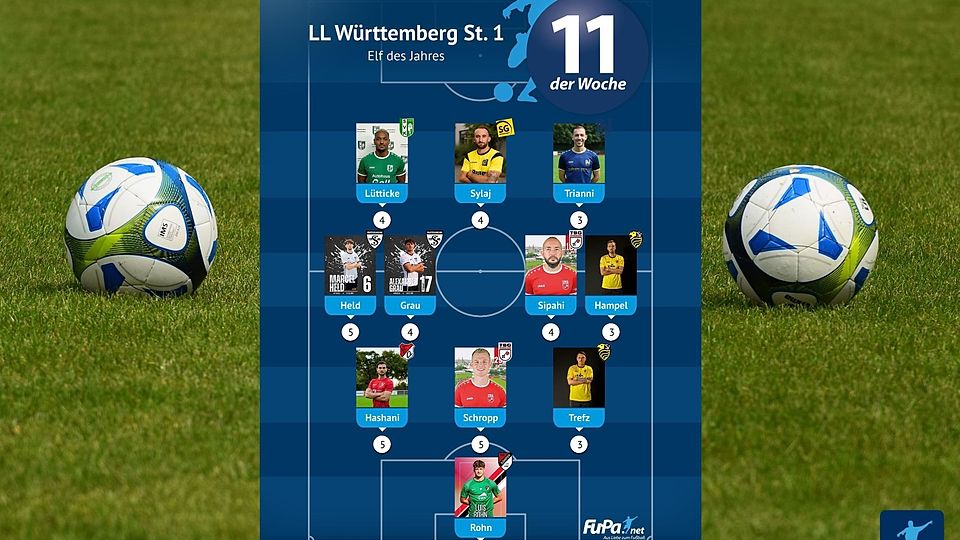Open the footballer icon button in corner

[x=911, y=527]
